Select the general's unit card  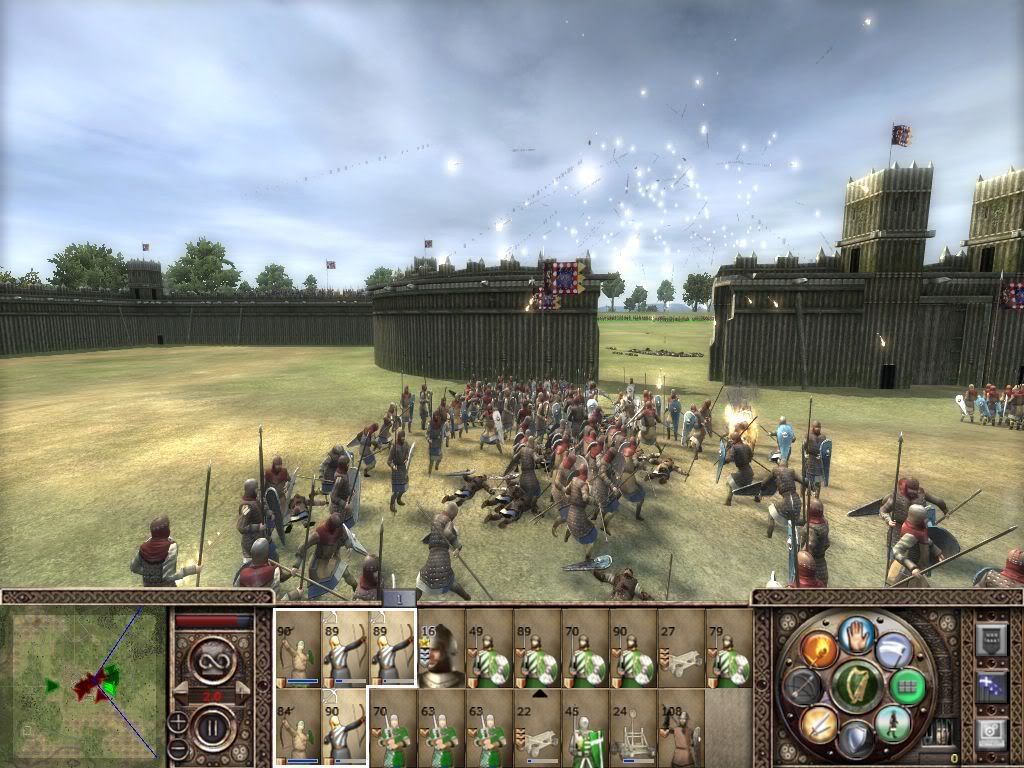pyautogui.click(x=441, y=648)
